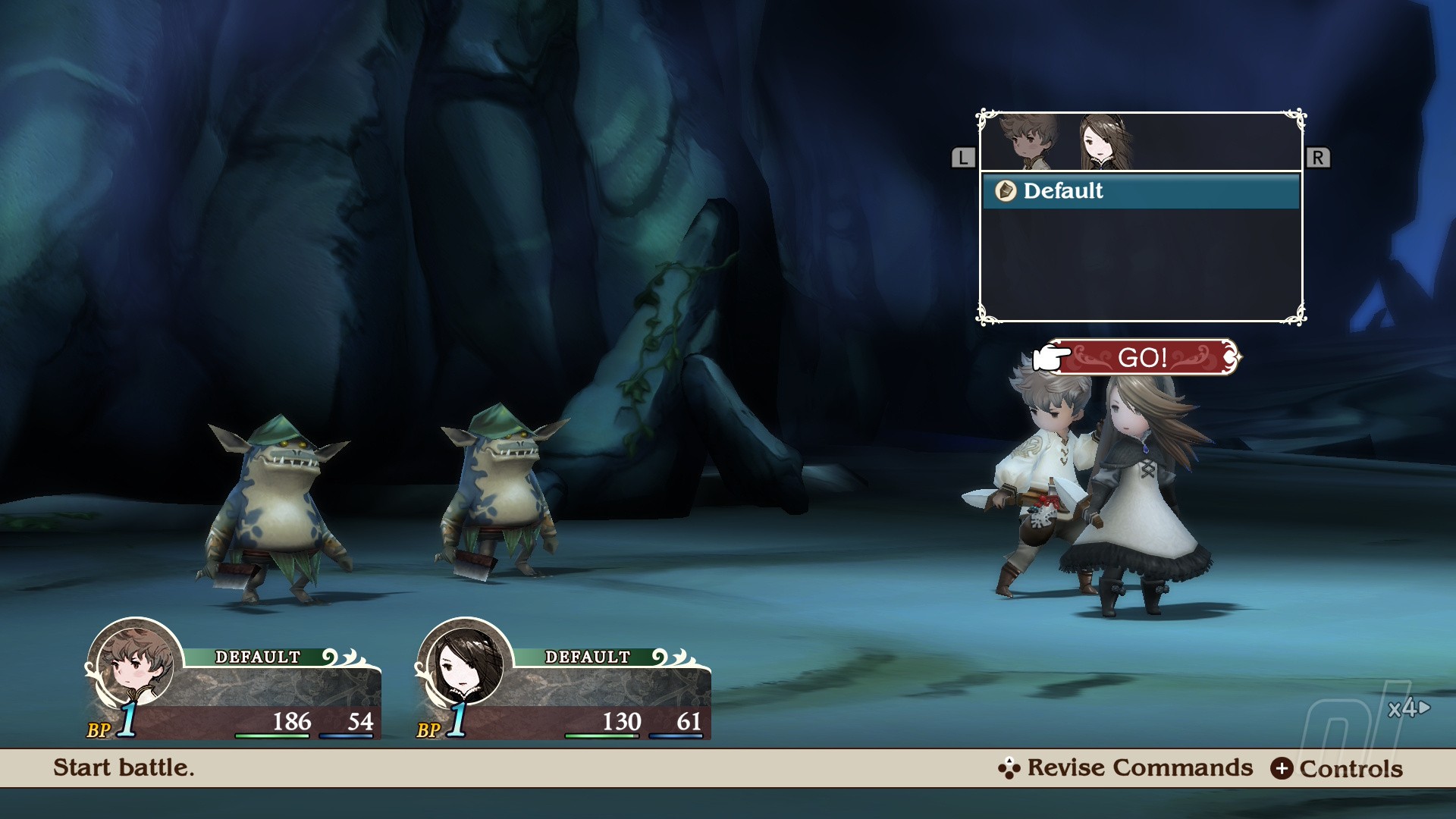Choose Tiz's portrait in the command window
Viewport: 1456px width, 819px height.
1027,142
